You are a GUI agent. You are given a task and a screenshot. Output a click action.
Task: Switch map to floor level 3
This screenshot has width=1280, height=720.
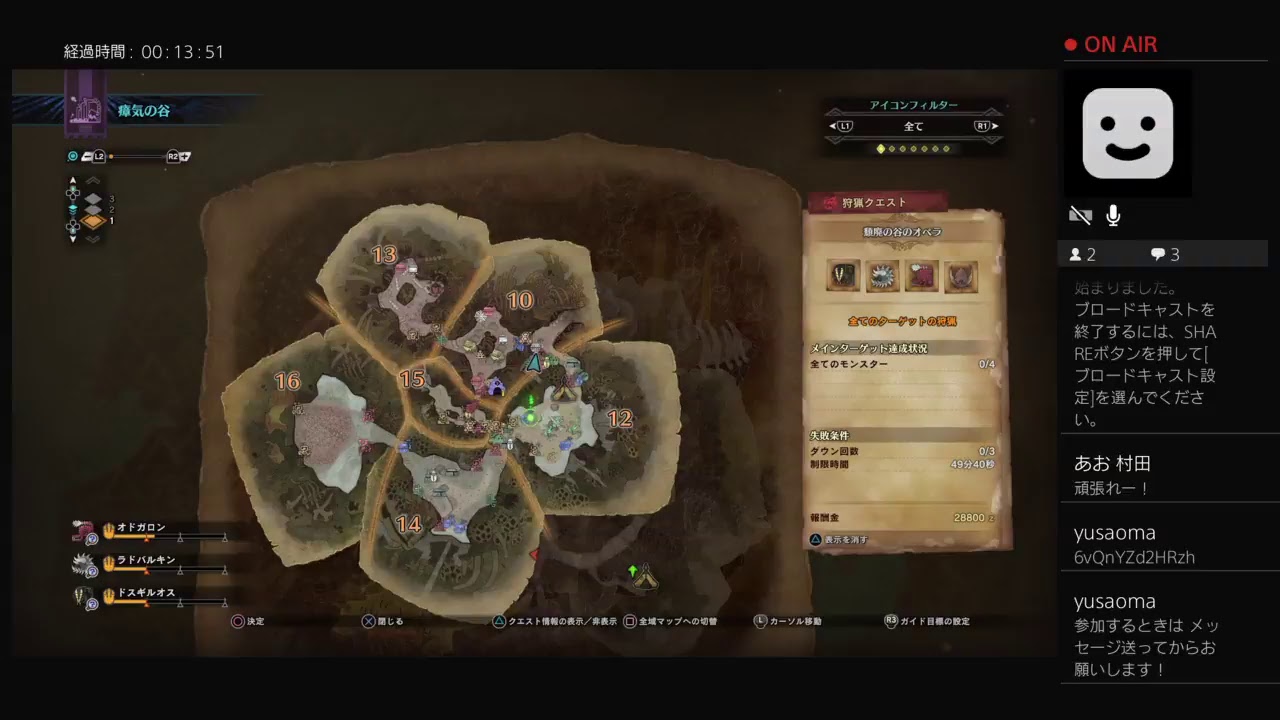94,198
